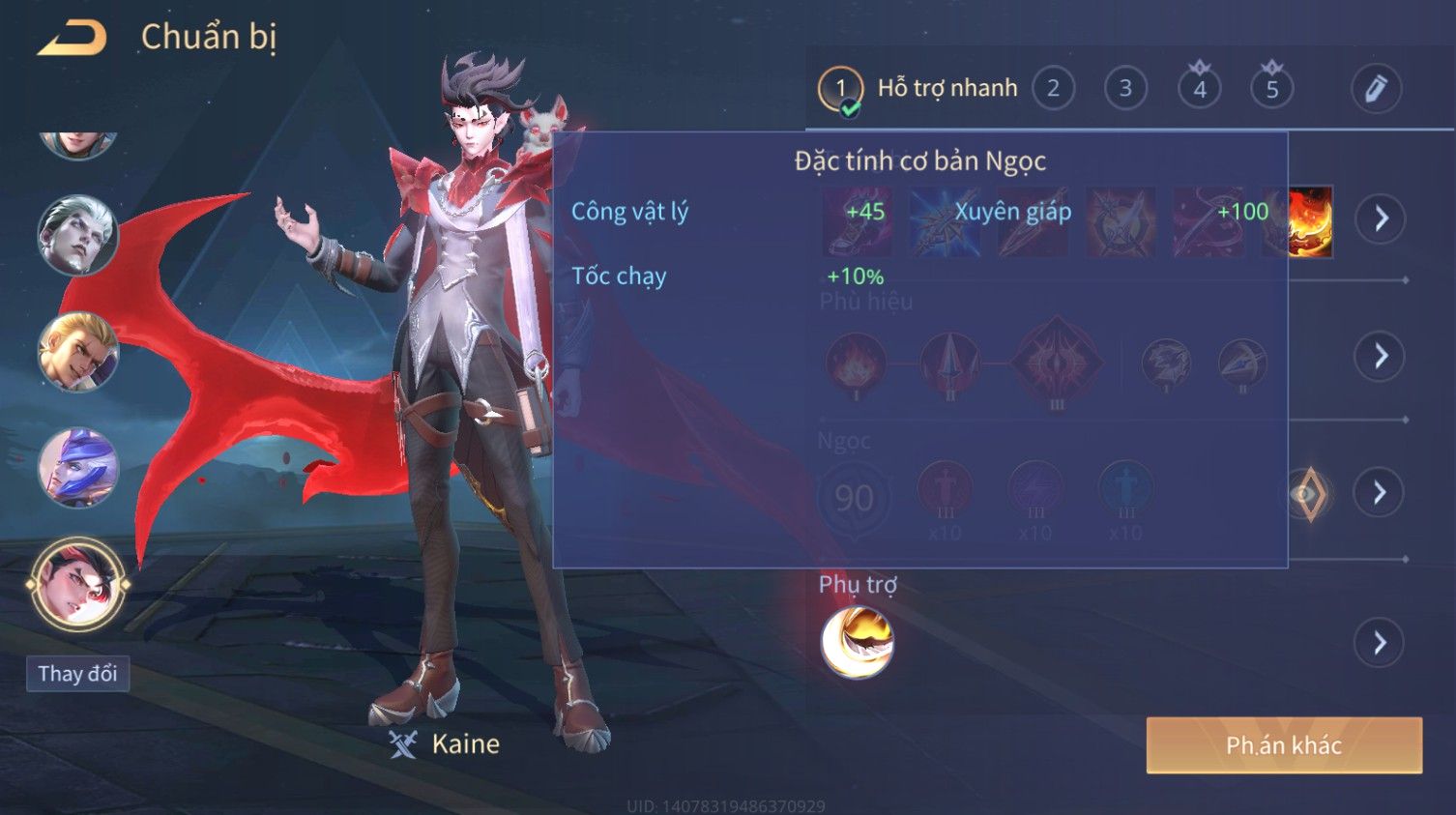1456x815 pixels.
Task: Select the highlighted Kaine portrait
Action: coord(77,584)
